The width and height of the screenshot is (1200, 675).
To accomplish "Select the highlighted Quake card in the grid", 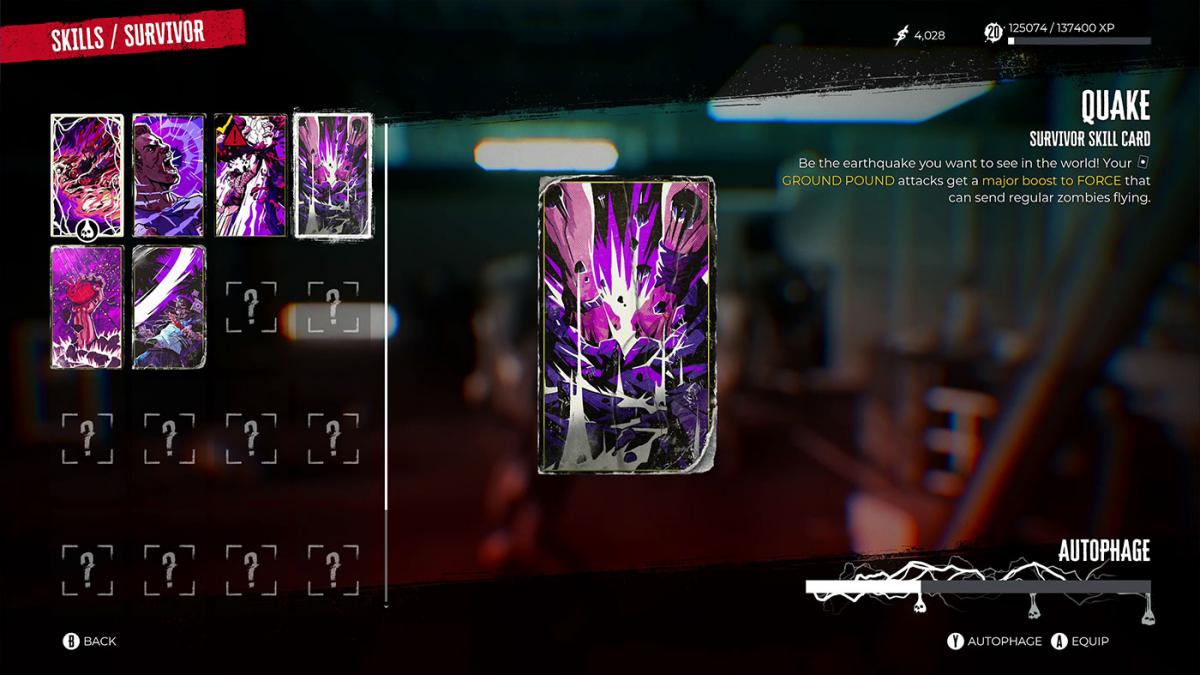I will [332, 175].
